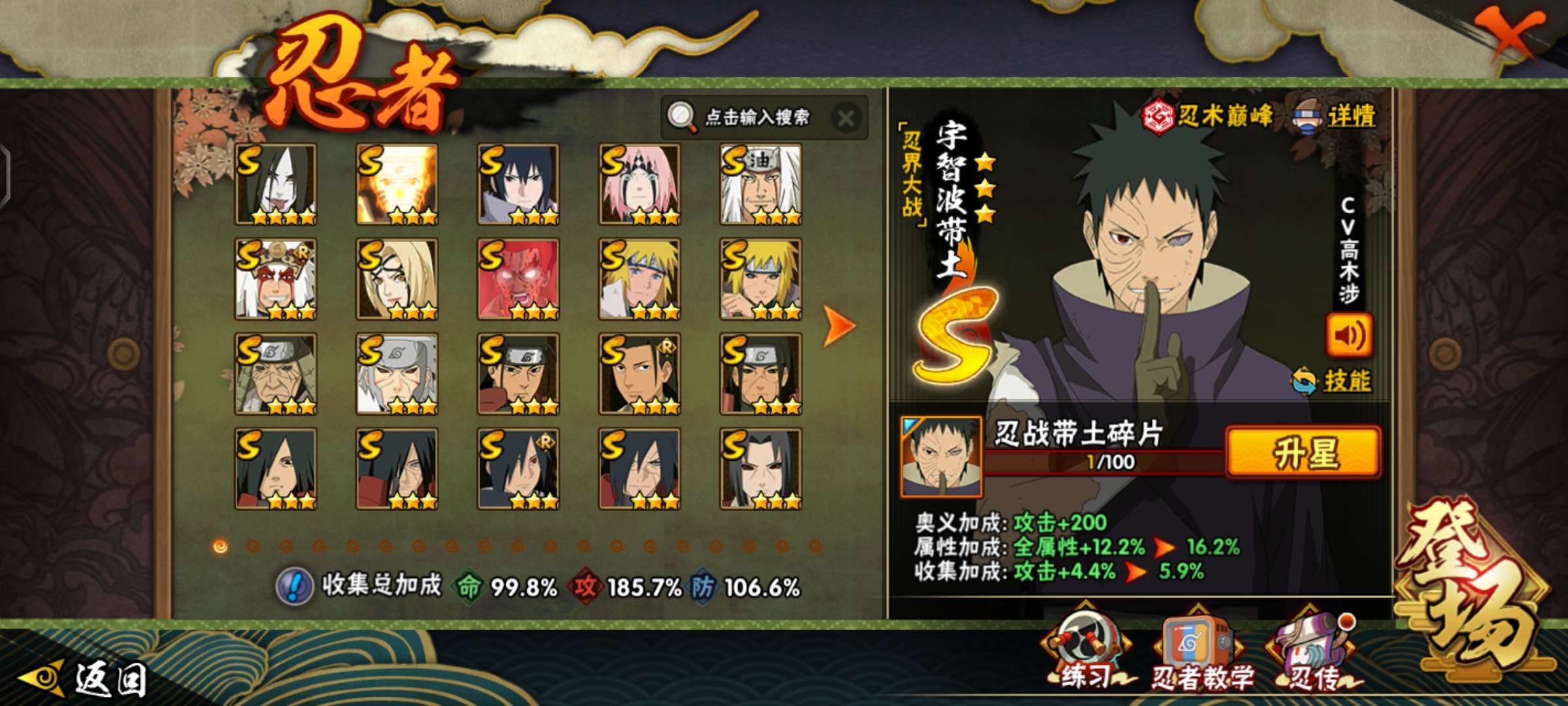Go to the next ninja page arrow
The width and height of the screenshot is (1568, 706).
tap(839, 325)
